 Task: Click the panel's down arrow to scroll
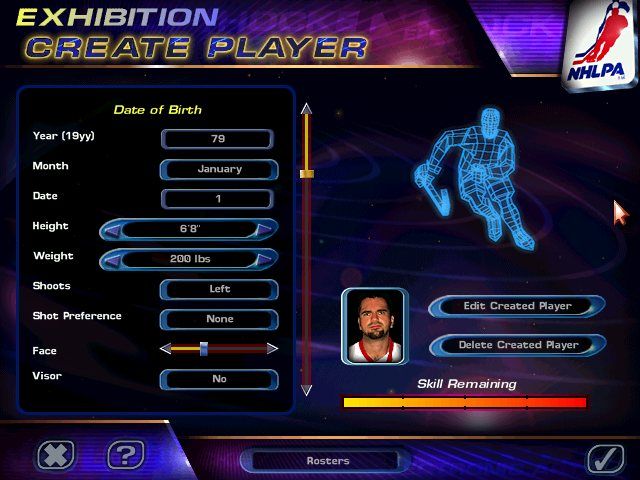307,389
